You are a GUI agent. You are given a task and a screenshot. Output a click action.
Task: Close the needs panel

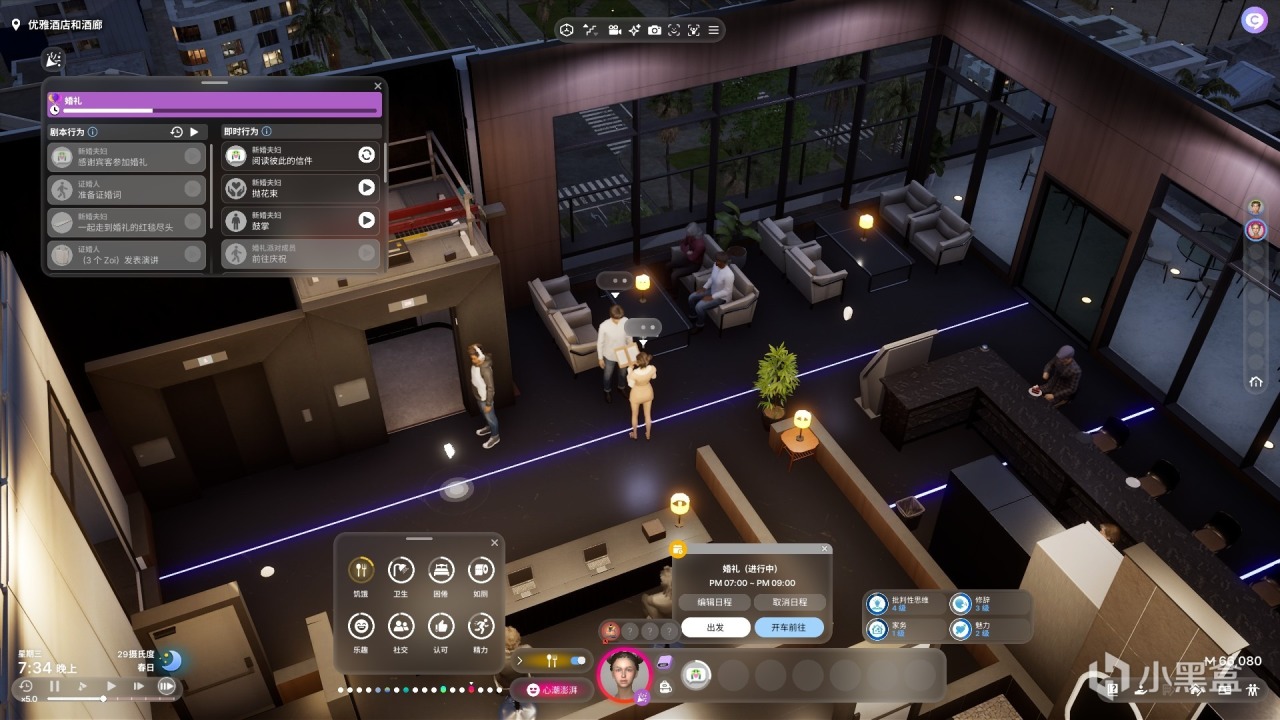coord(494,543)
